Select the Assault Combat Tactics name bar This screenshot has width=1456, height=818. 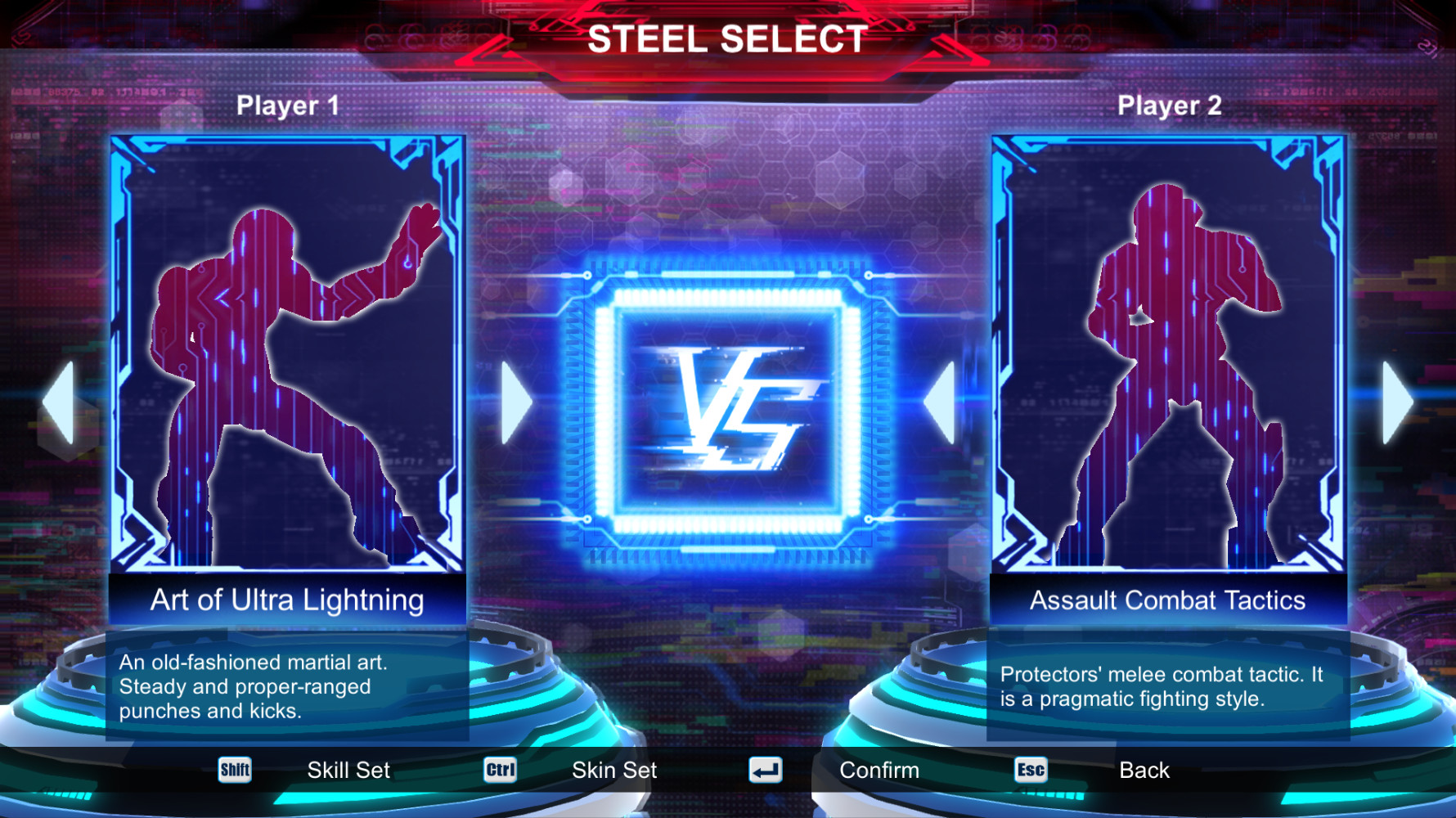tap(1166, 600)
